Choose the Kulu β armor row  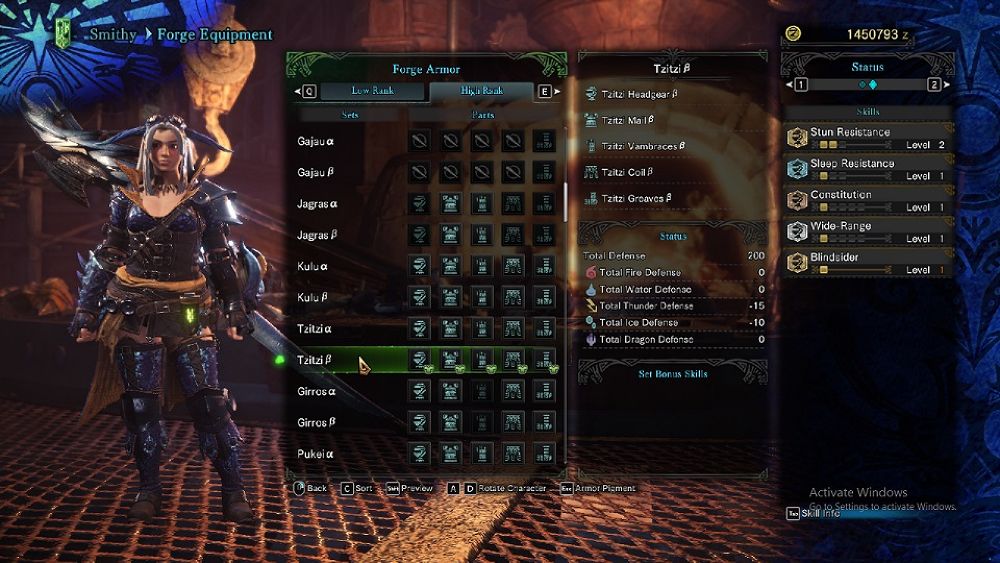[315, 298]
